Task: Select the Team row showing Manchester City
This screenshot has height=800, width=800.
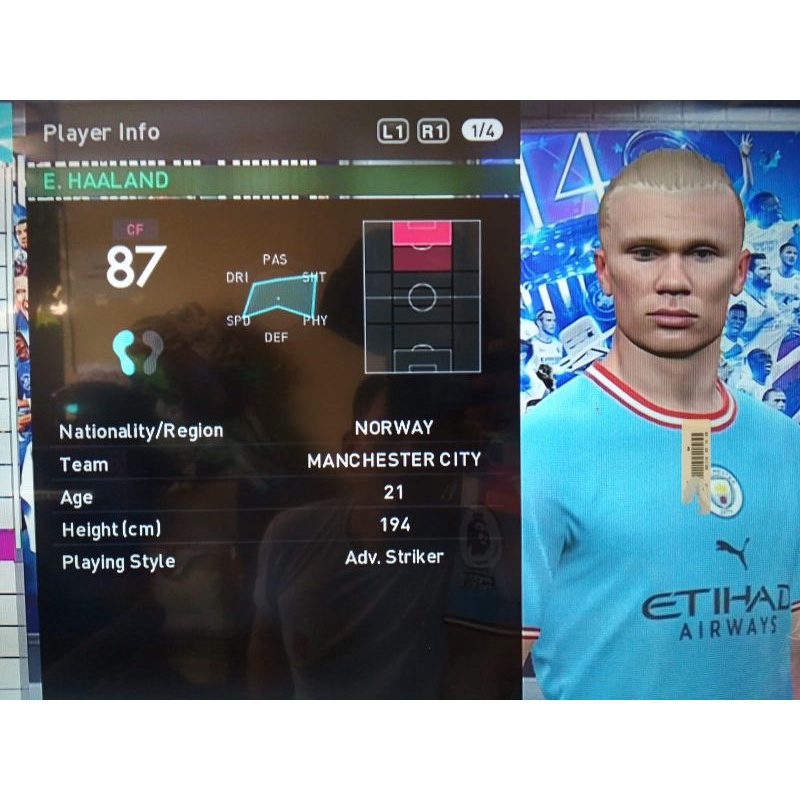Action: click(270, 462)
